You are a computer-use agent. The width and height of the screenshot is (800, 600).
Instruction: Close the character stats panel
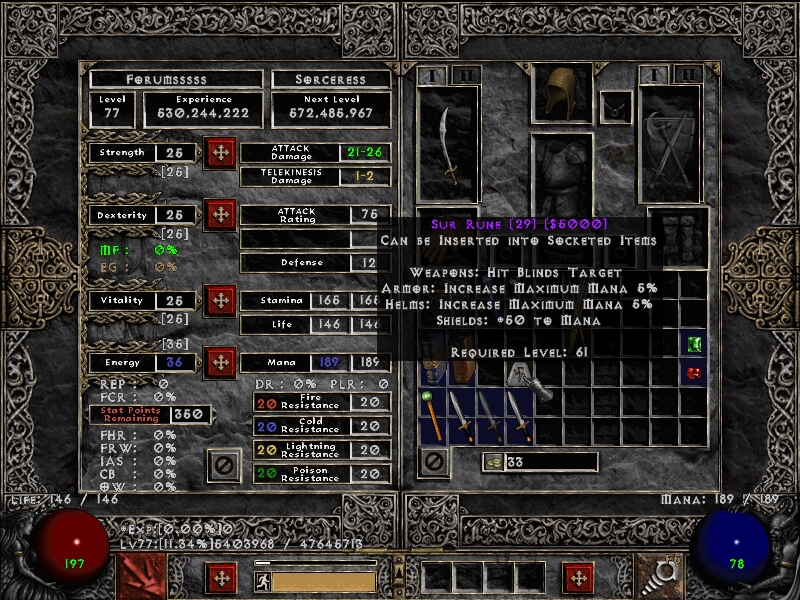(224, 465)
